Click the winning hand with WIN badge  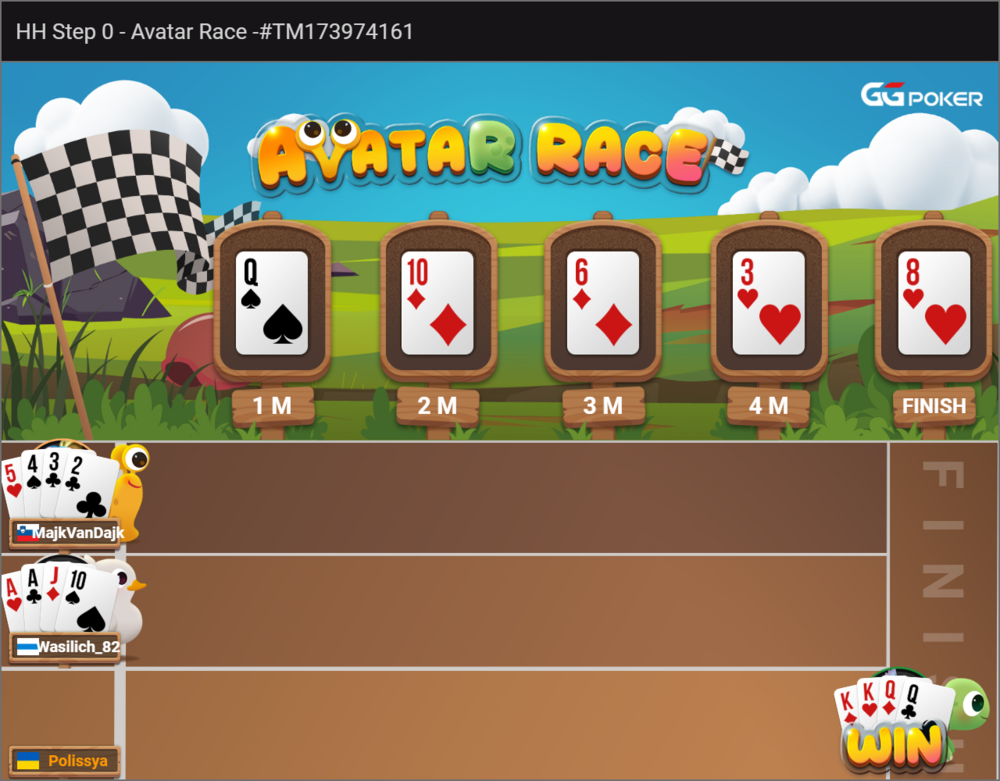pos(893,723)
